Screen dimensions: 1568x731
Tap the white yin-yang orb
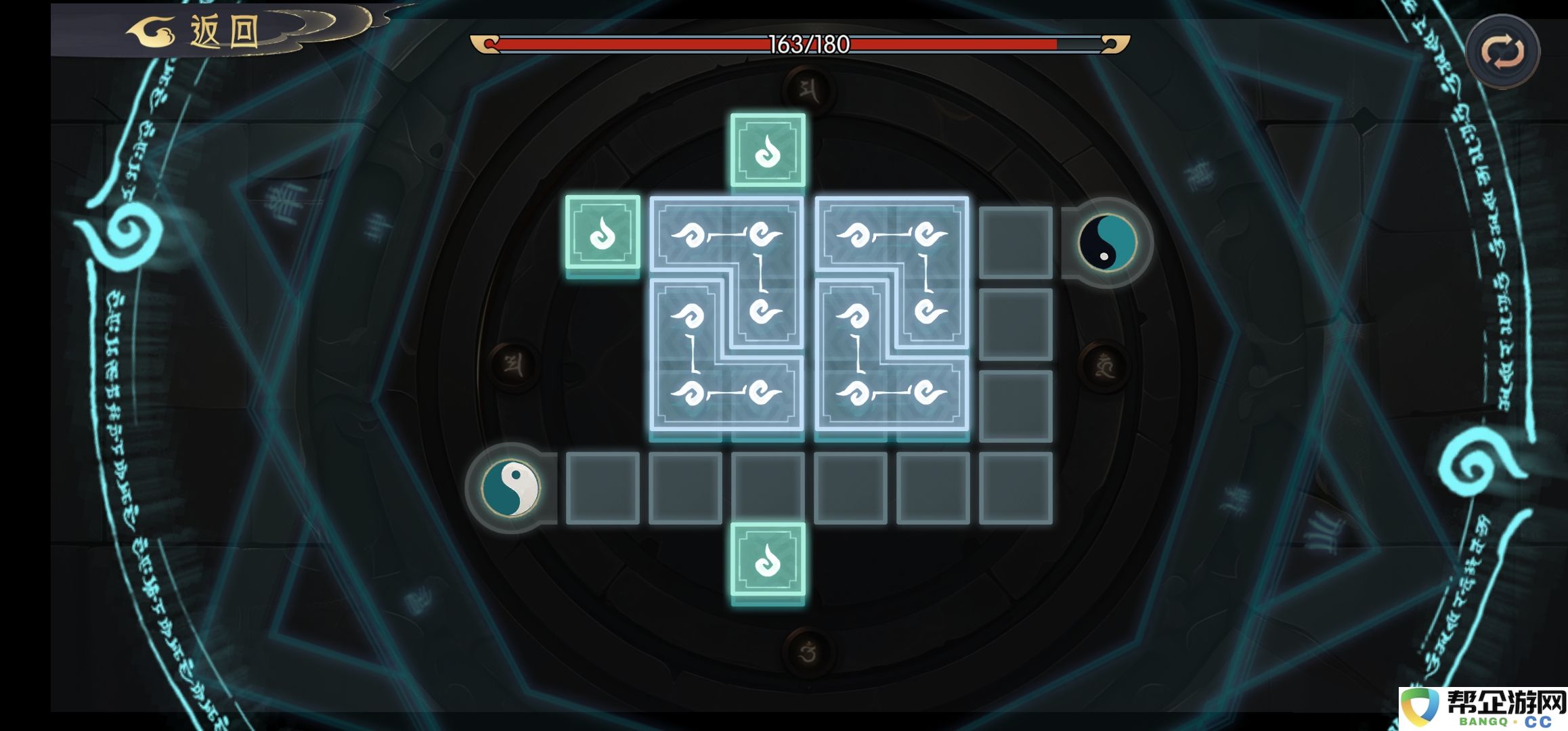click(x=510, y=487)
